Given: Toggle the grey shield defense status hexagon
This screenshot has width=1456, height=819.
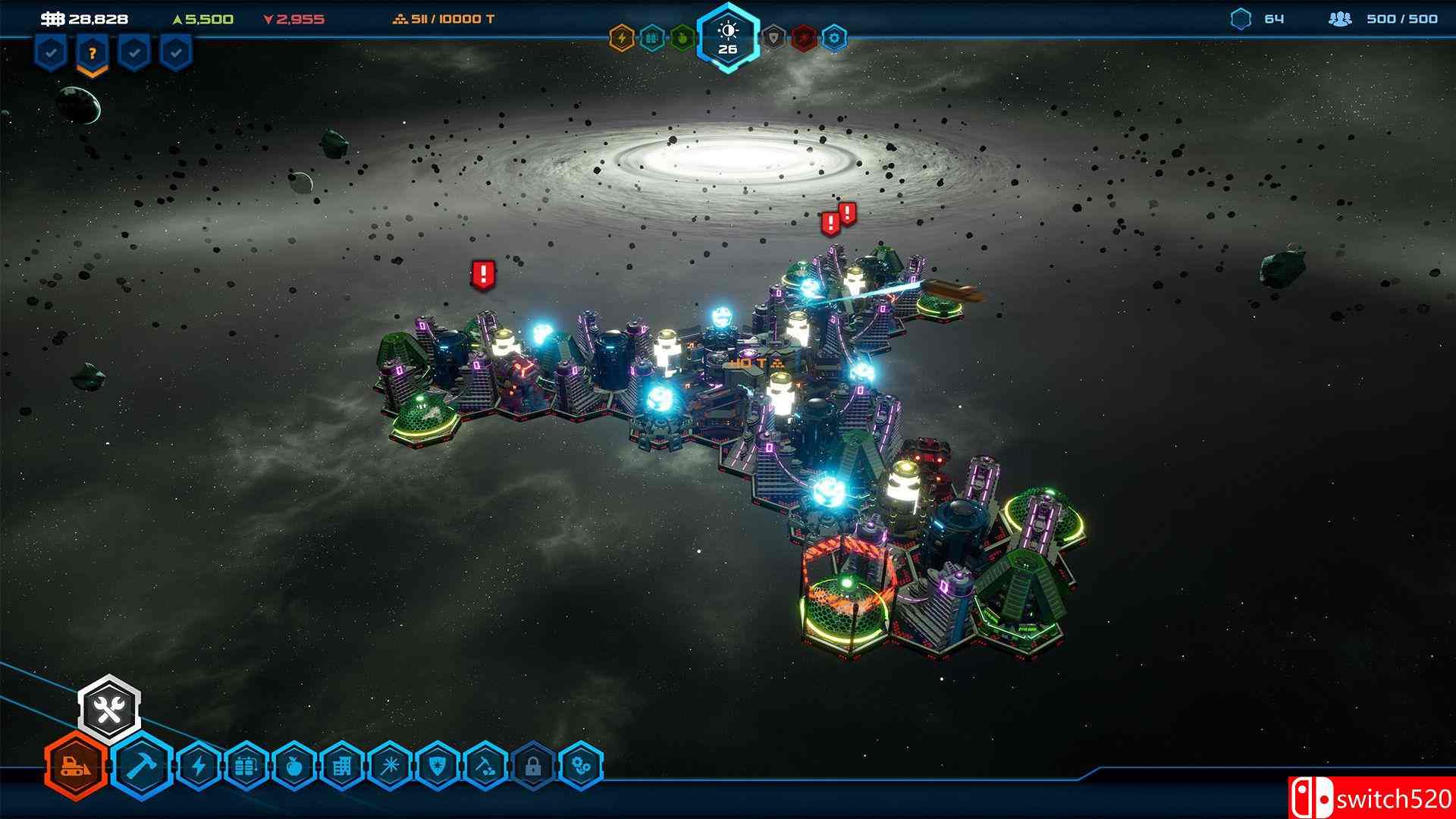Looking at the screenshot, I should pyautogui.click(x=774, y=36).
